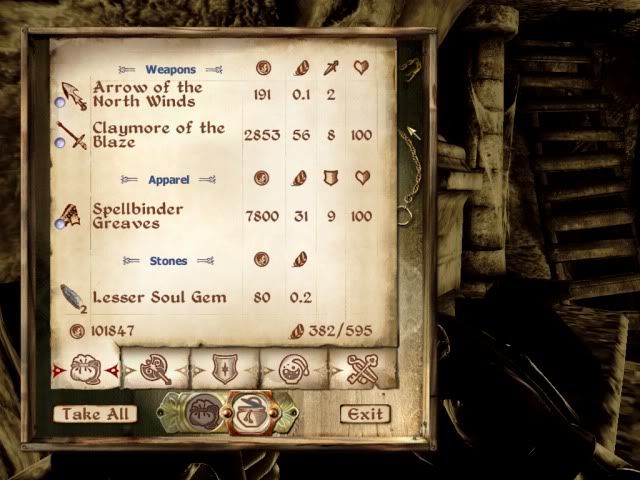The image size is (640, 480).
Task: Sort stones by gold value icon
Action: click(x=265, y=261)
